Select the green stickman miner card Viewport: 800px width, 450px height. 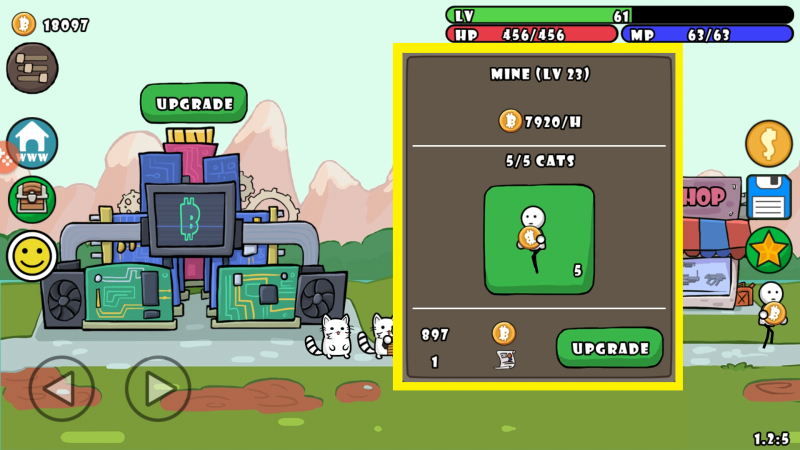point(538,239)
